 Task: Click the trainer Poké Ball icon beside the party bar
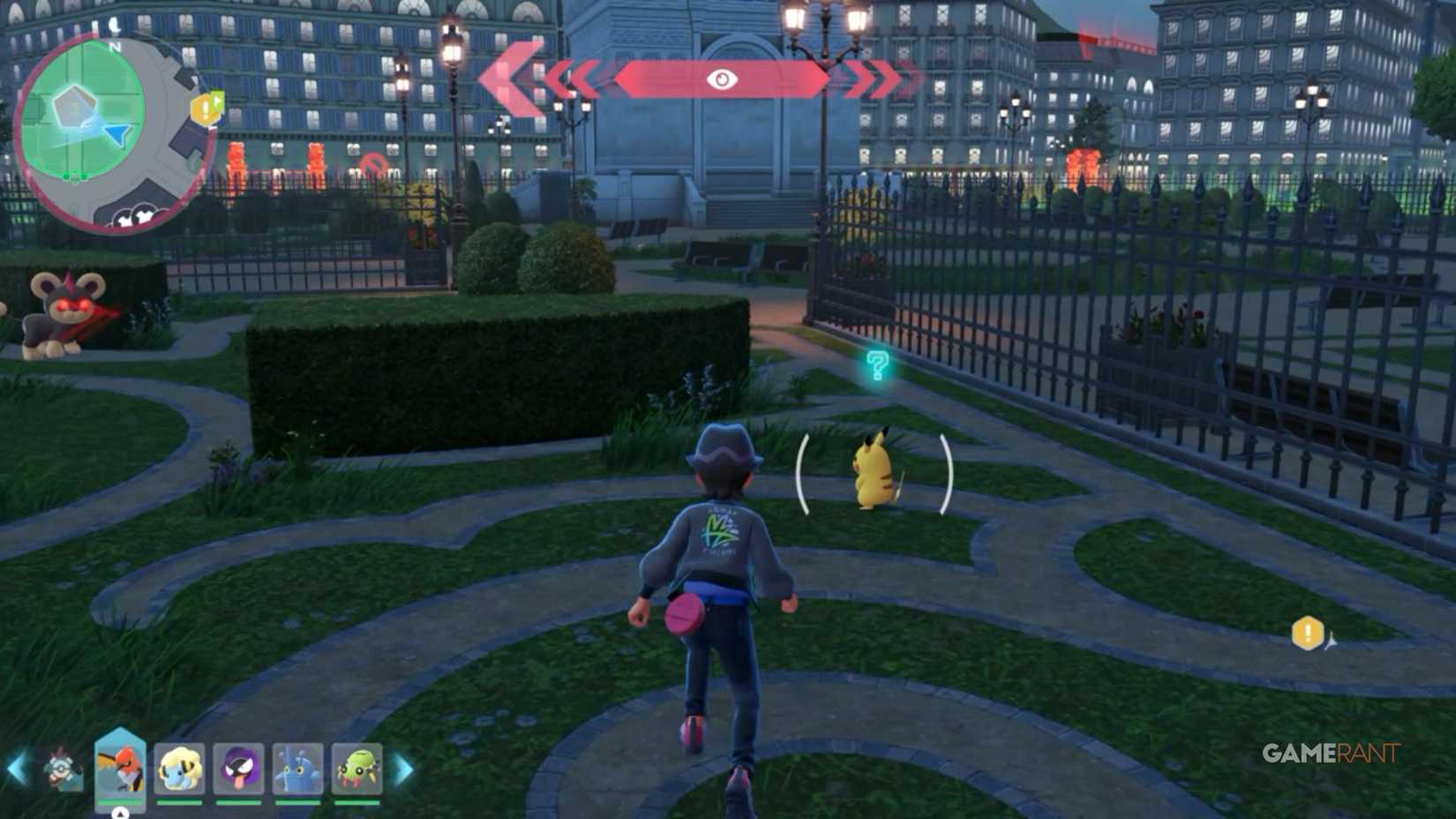coord(62,770)
